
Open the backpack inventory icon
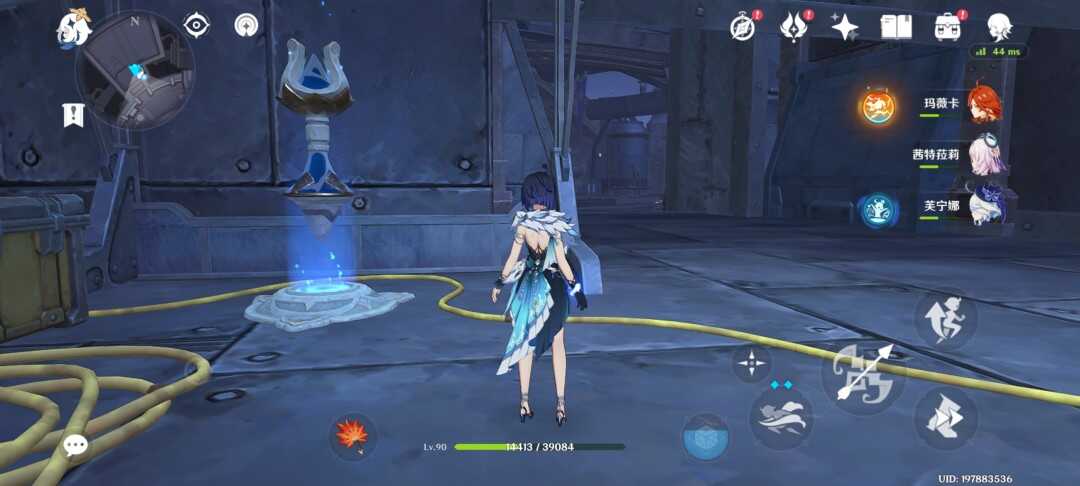[947, 27]
